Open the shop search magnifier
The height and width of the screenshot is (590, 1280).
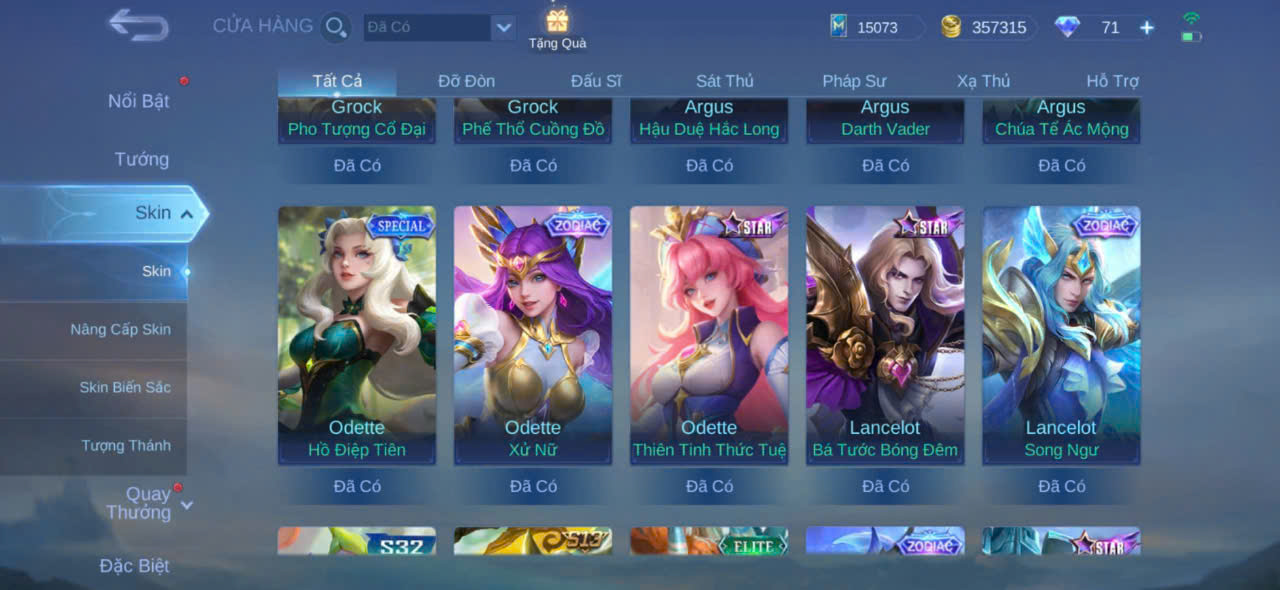pyautogui.click(x=336, y=27)
